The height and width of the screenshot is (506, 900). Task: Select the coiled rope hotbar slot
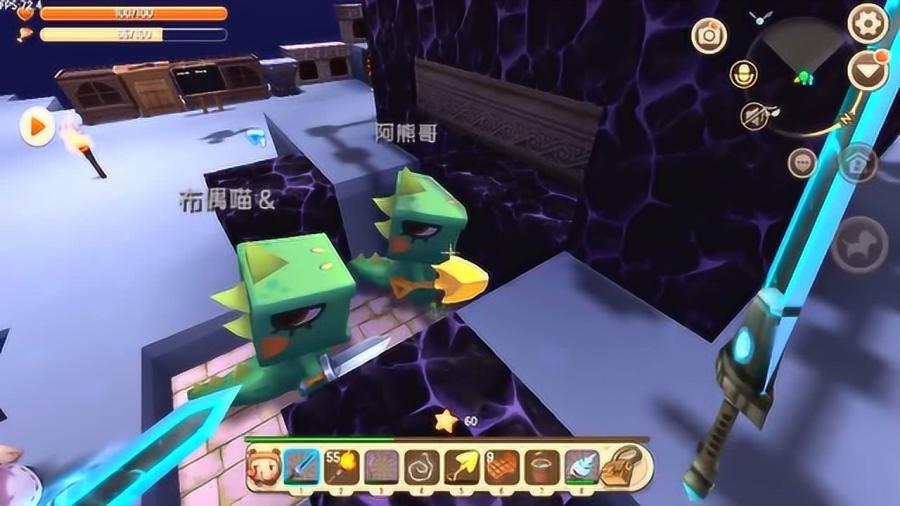421,465
